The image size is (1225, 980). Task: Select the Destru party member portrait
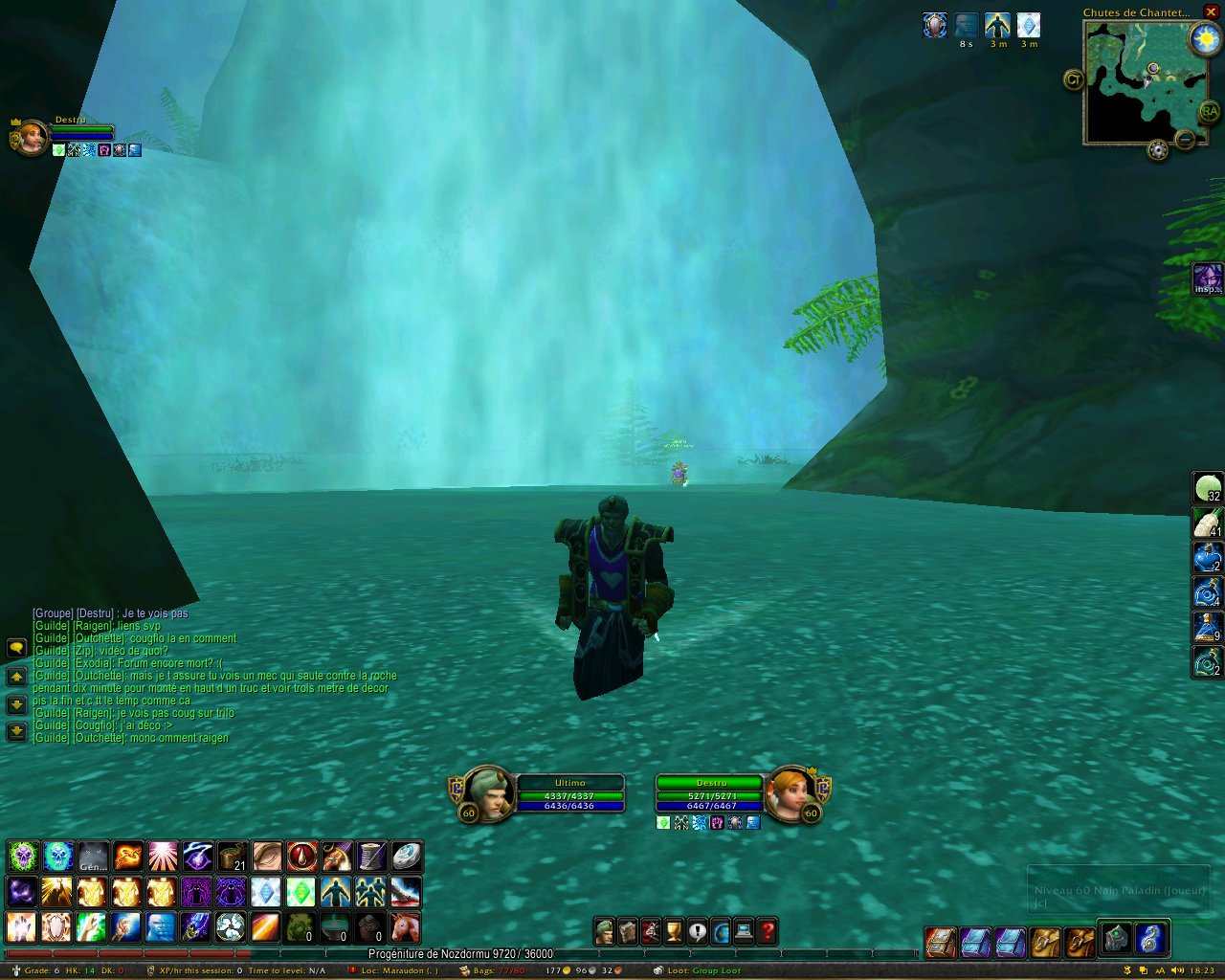coord(30,137)
